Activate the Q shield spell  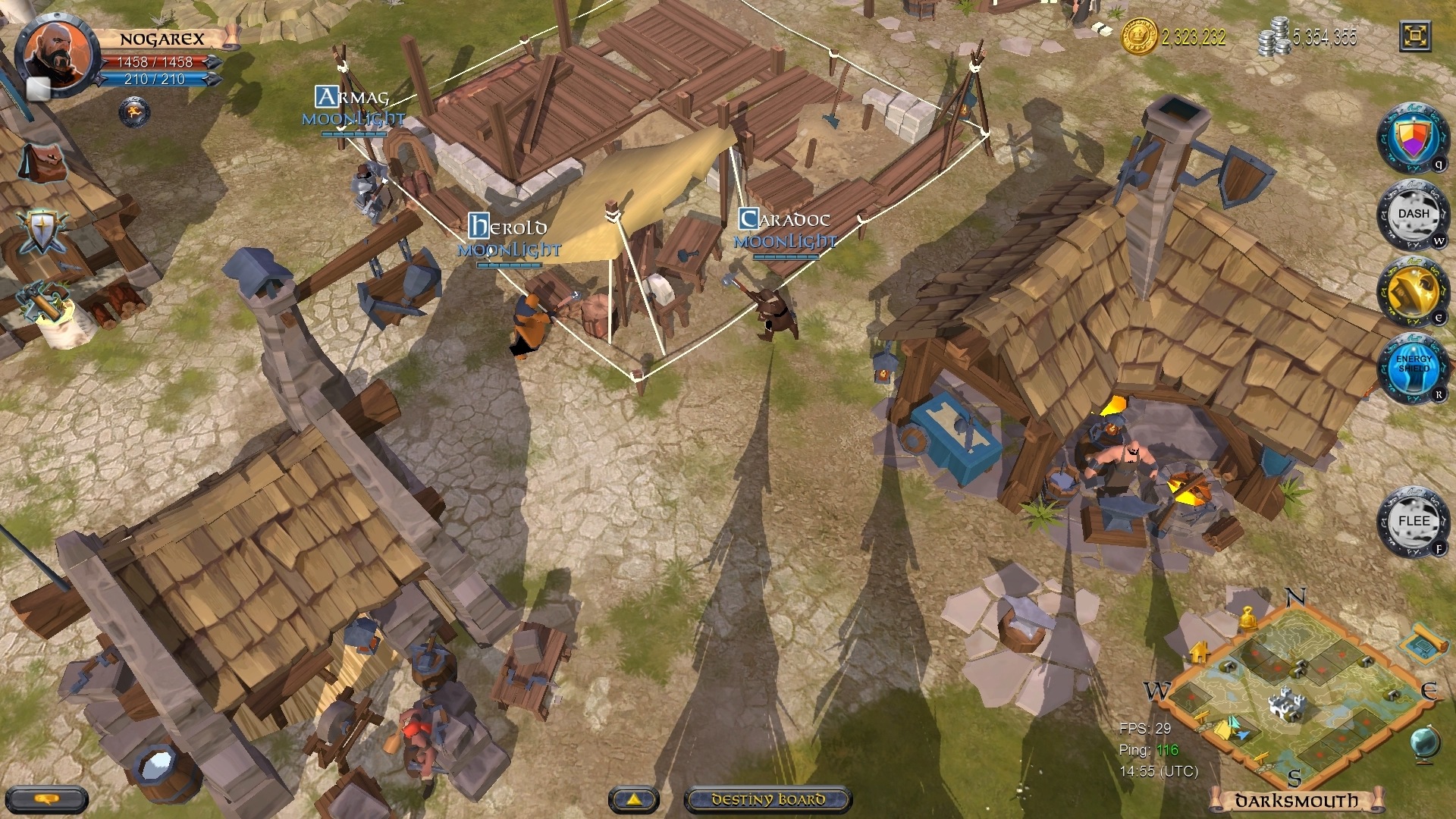1414,140
